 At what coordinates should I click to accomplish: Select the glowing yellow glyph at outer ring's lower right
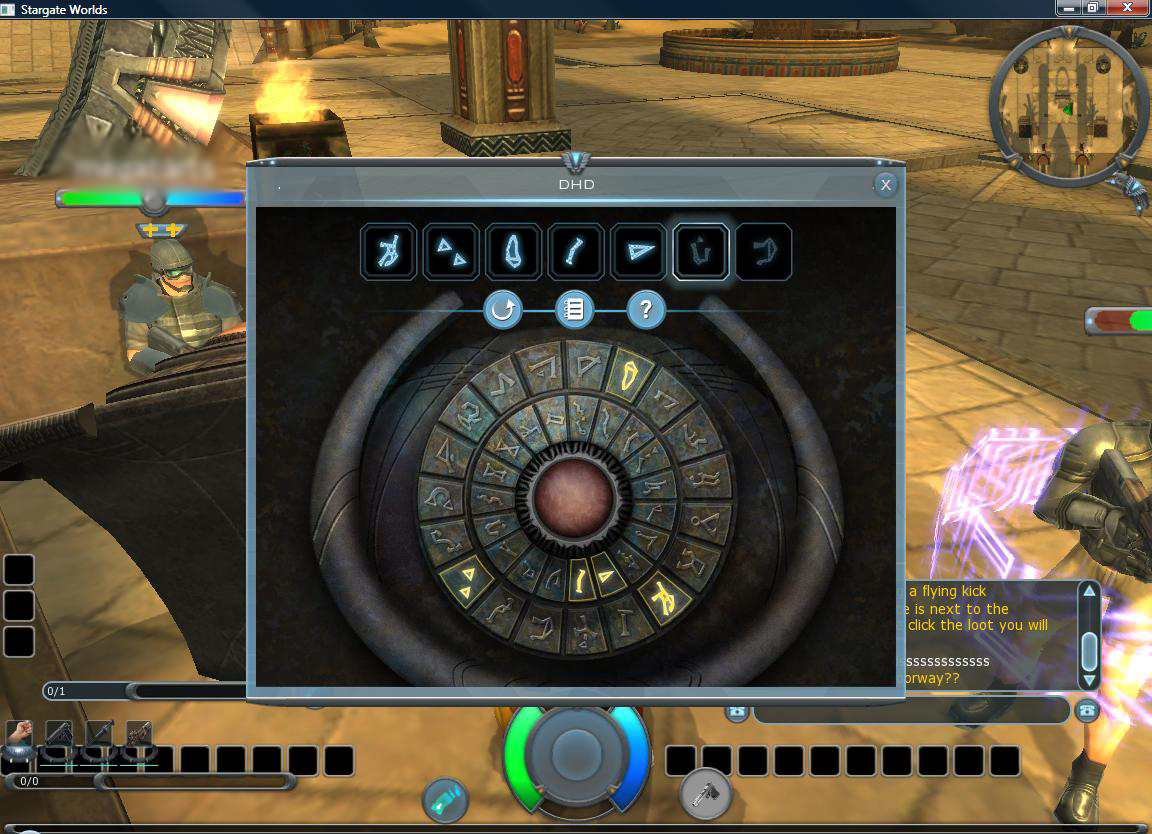[x=661, y=596]
